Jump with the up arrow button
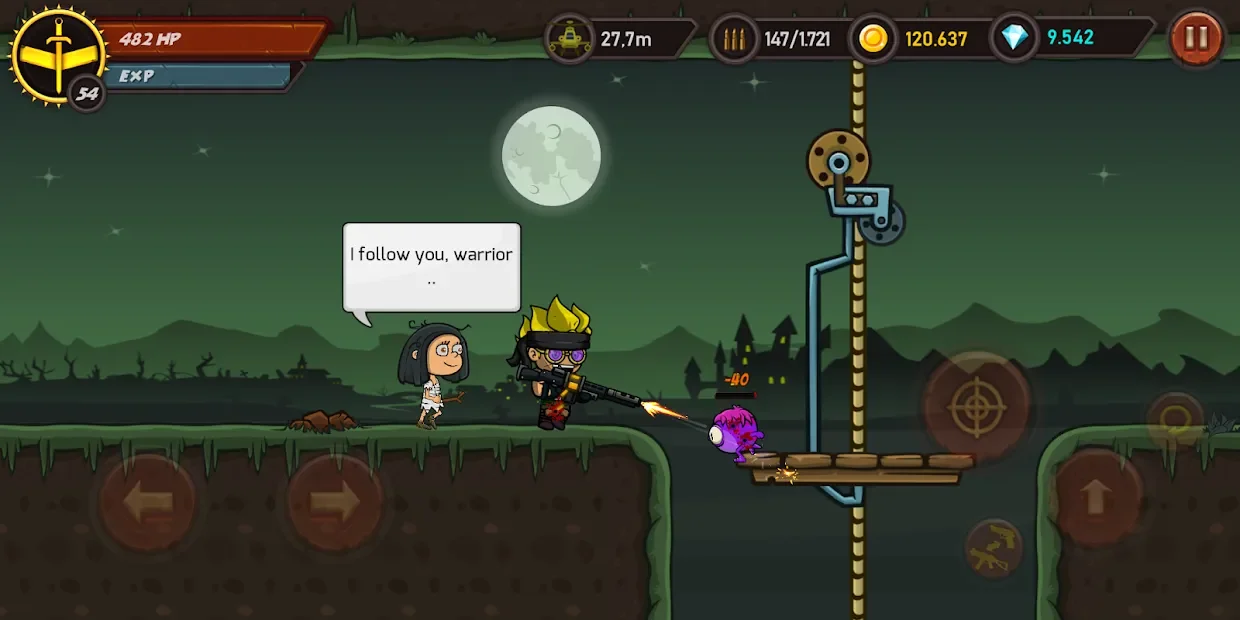The width and height of the screenshot is (1240, 620). coord(1095,497)
